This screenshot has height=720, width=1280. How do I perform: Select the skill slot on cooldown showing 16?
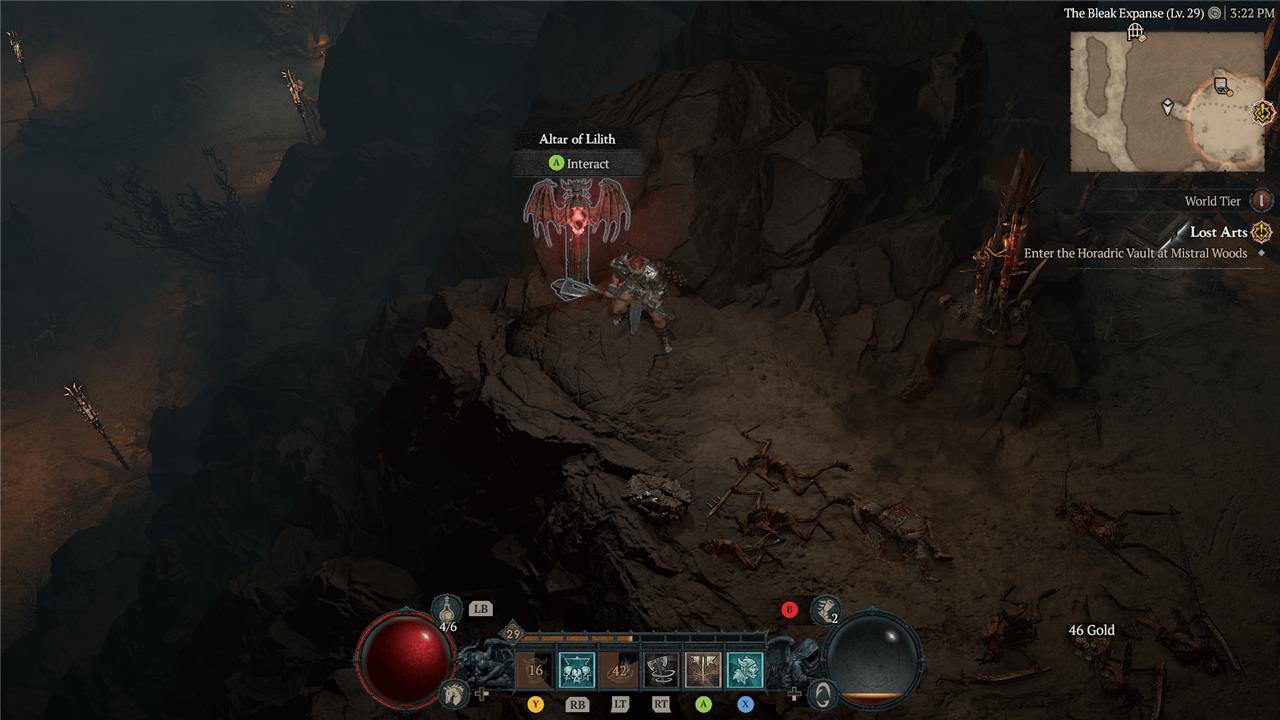tap(535, 670)
